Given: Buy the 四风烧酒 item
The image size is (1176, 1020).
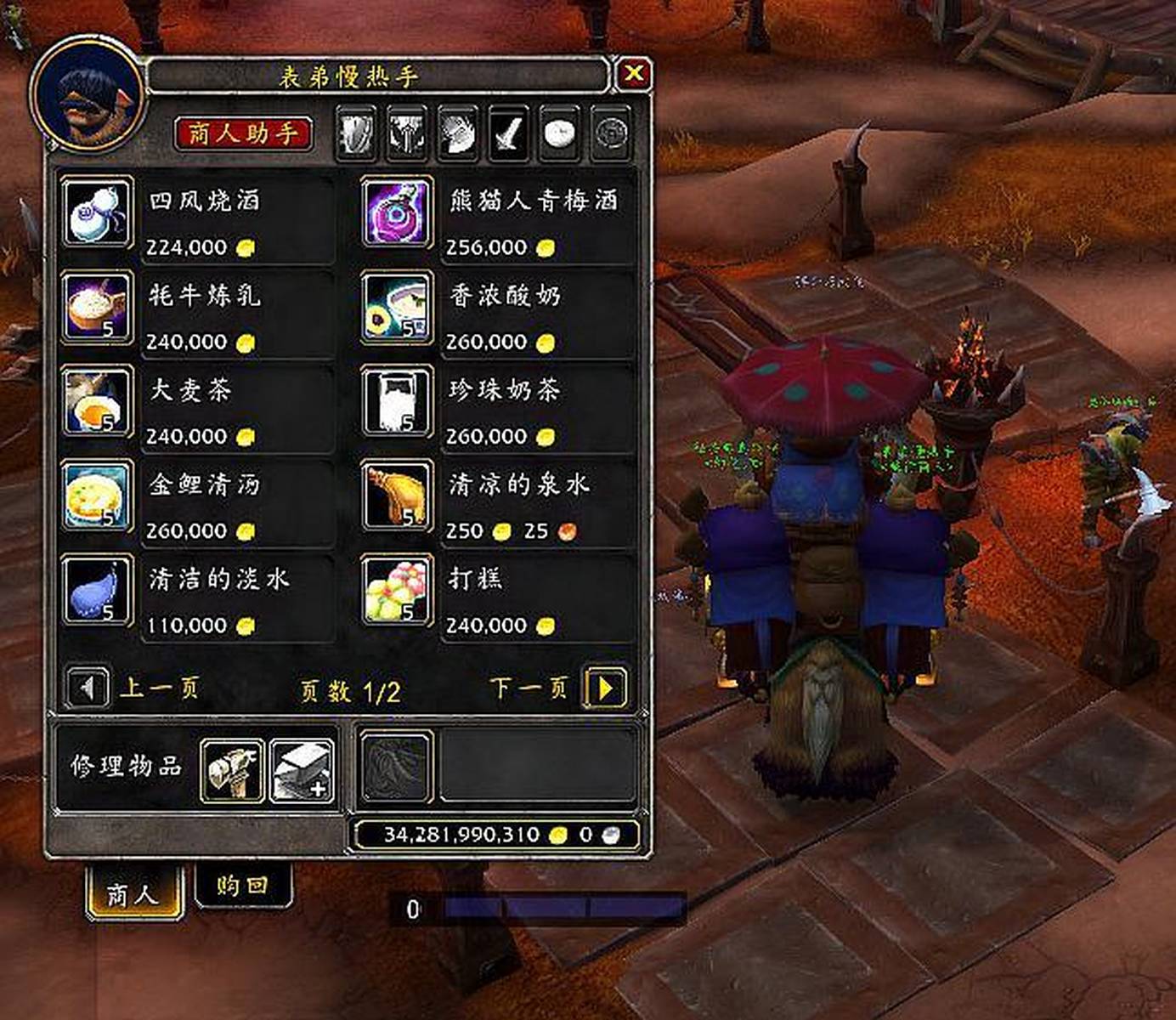Looking at the screenshot, I should tap(98, 212).
